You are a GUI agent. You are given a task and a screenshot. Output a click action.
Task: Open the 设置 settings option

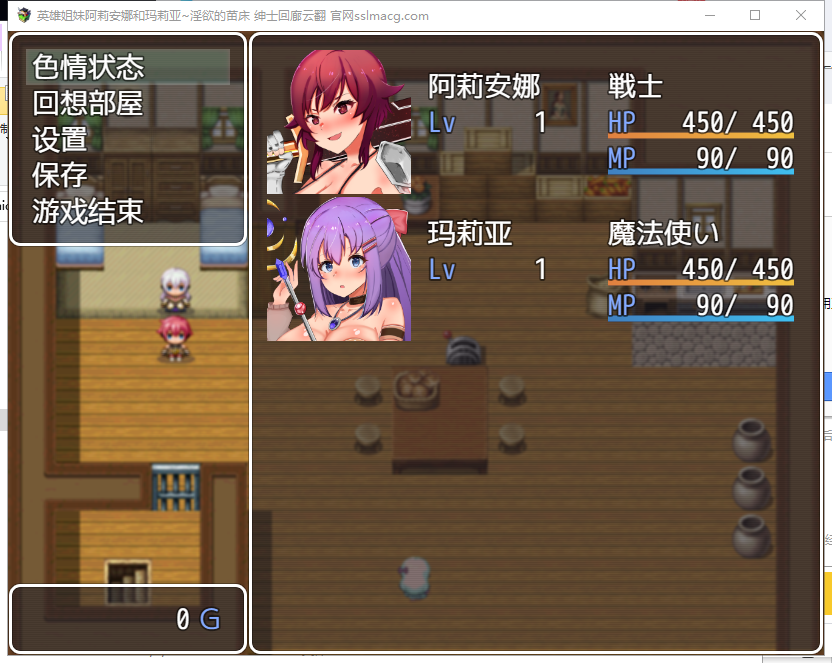pyautogui.click(x=60, y=139)
